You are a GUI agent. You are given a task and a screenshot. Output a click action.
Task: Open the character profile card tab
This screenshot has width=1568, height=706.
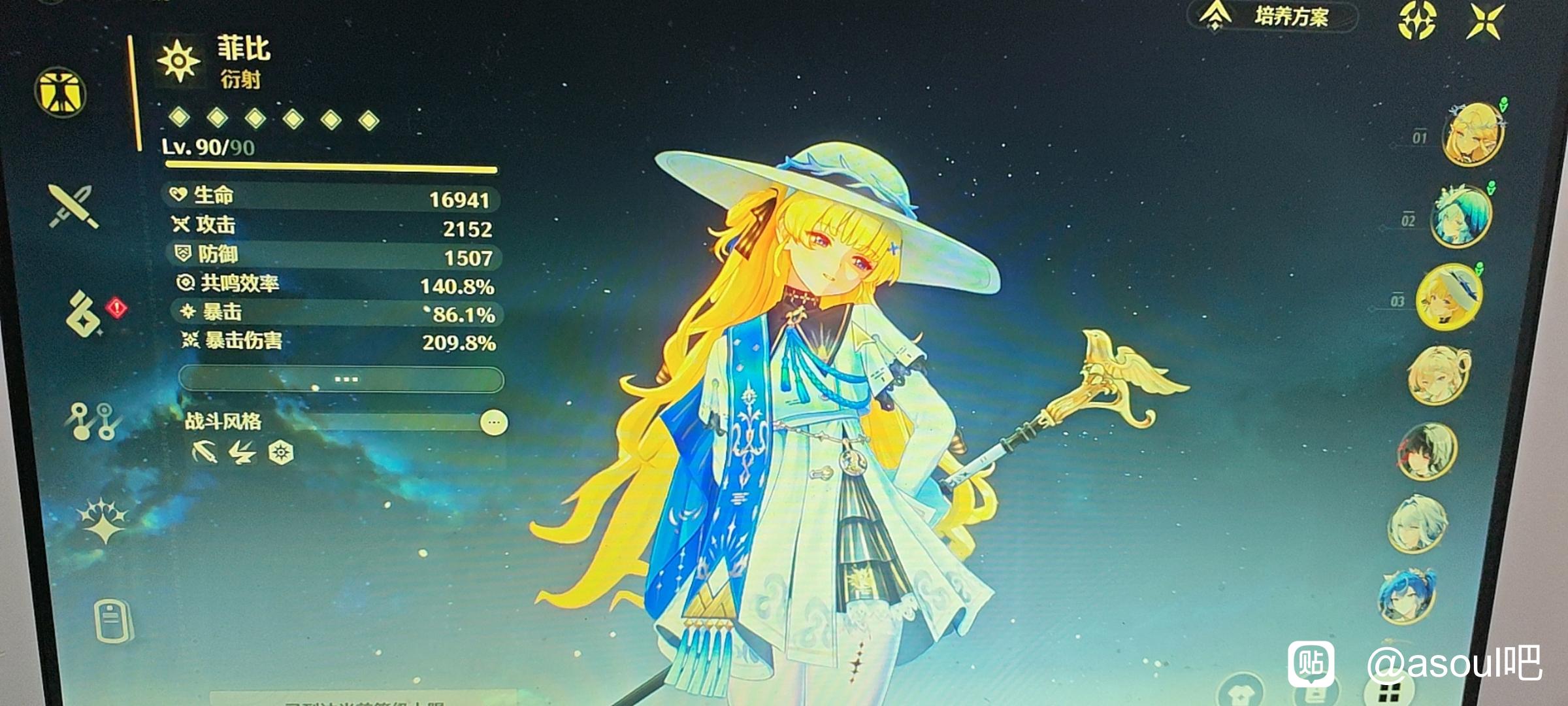[112, 621]
